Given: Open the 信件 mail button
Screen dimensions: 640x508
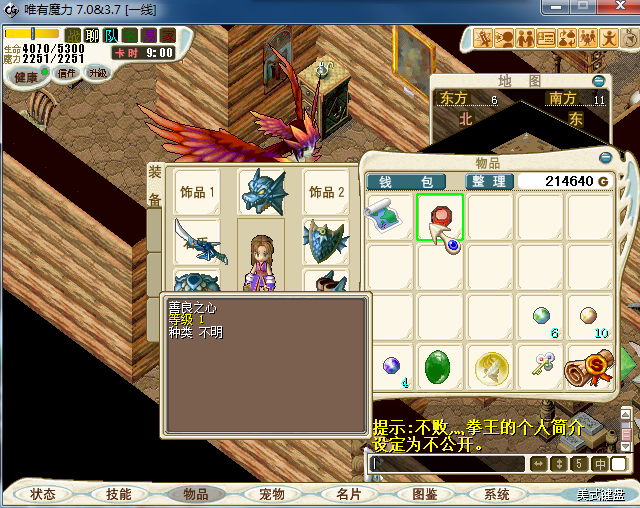Looking at the screenshot, I should coord(68,74).
